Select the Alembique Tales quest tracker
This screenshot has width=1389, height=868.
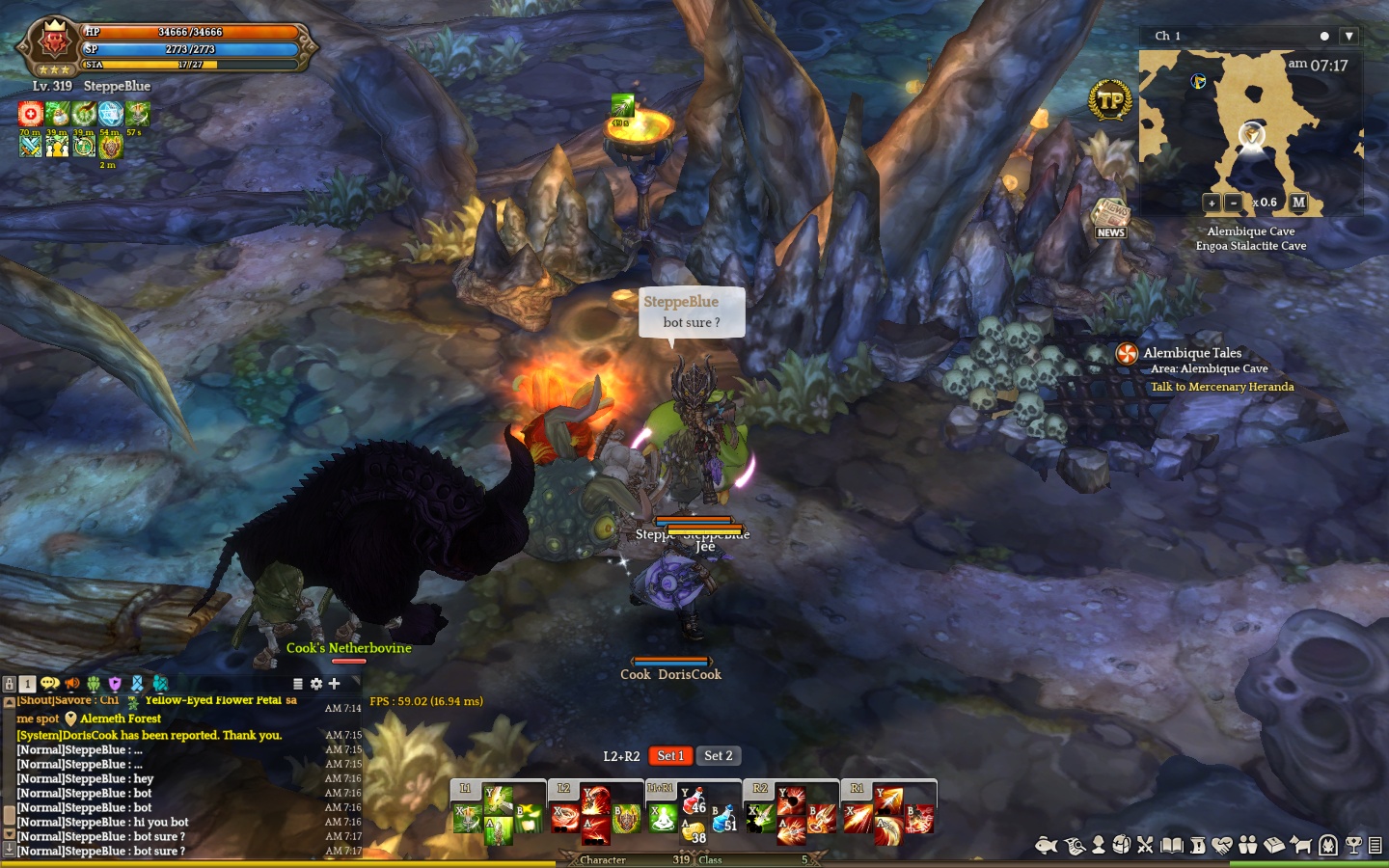(1191, 353)
